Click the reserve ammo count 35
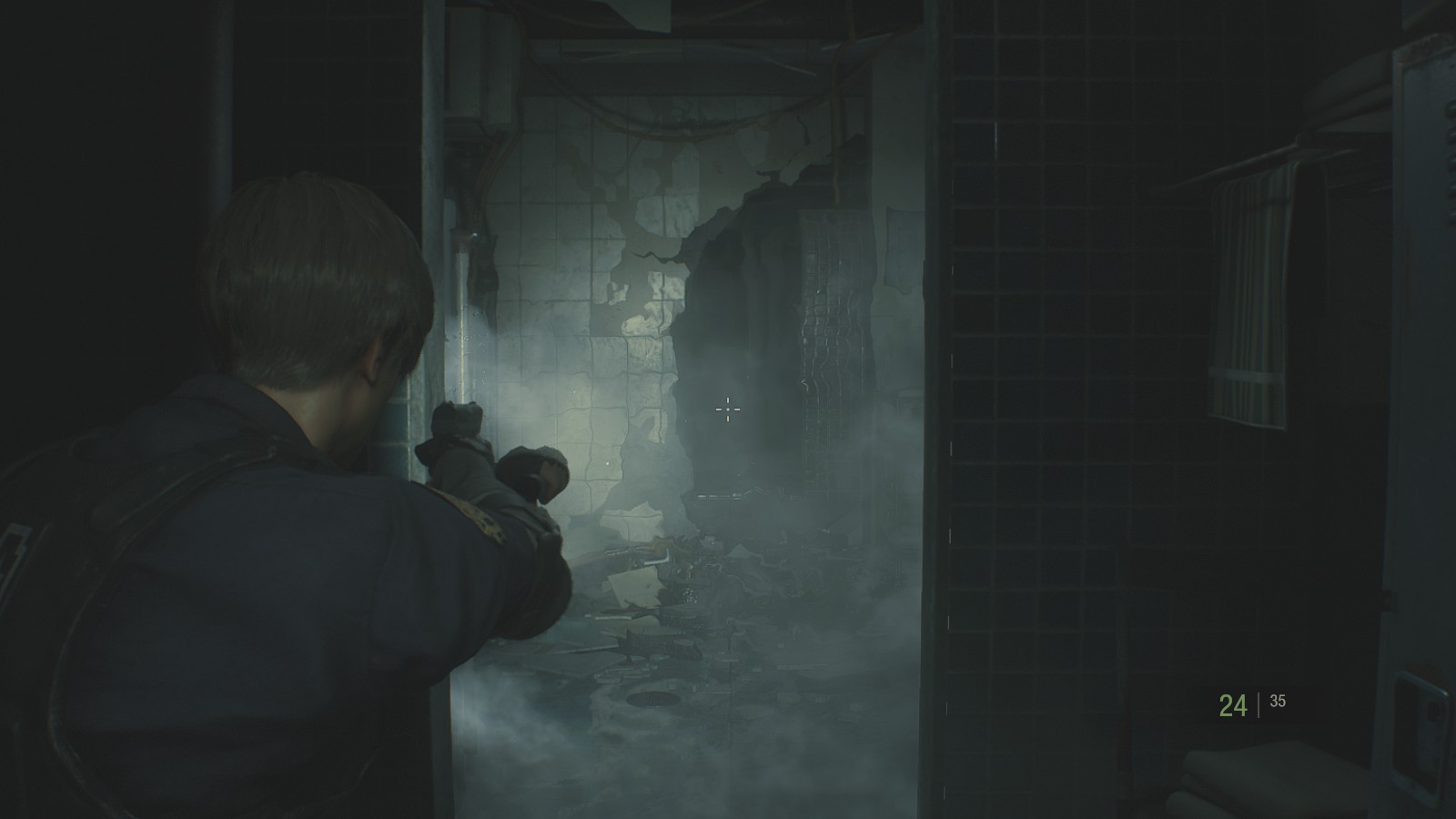This screenshot has width=1456, height=819. [x=1279, y=701]
